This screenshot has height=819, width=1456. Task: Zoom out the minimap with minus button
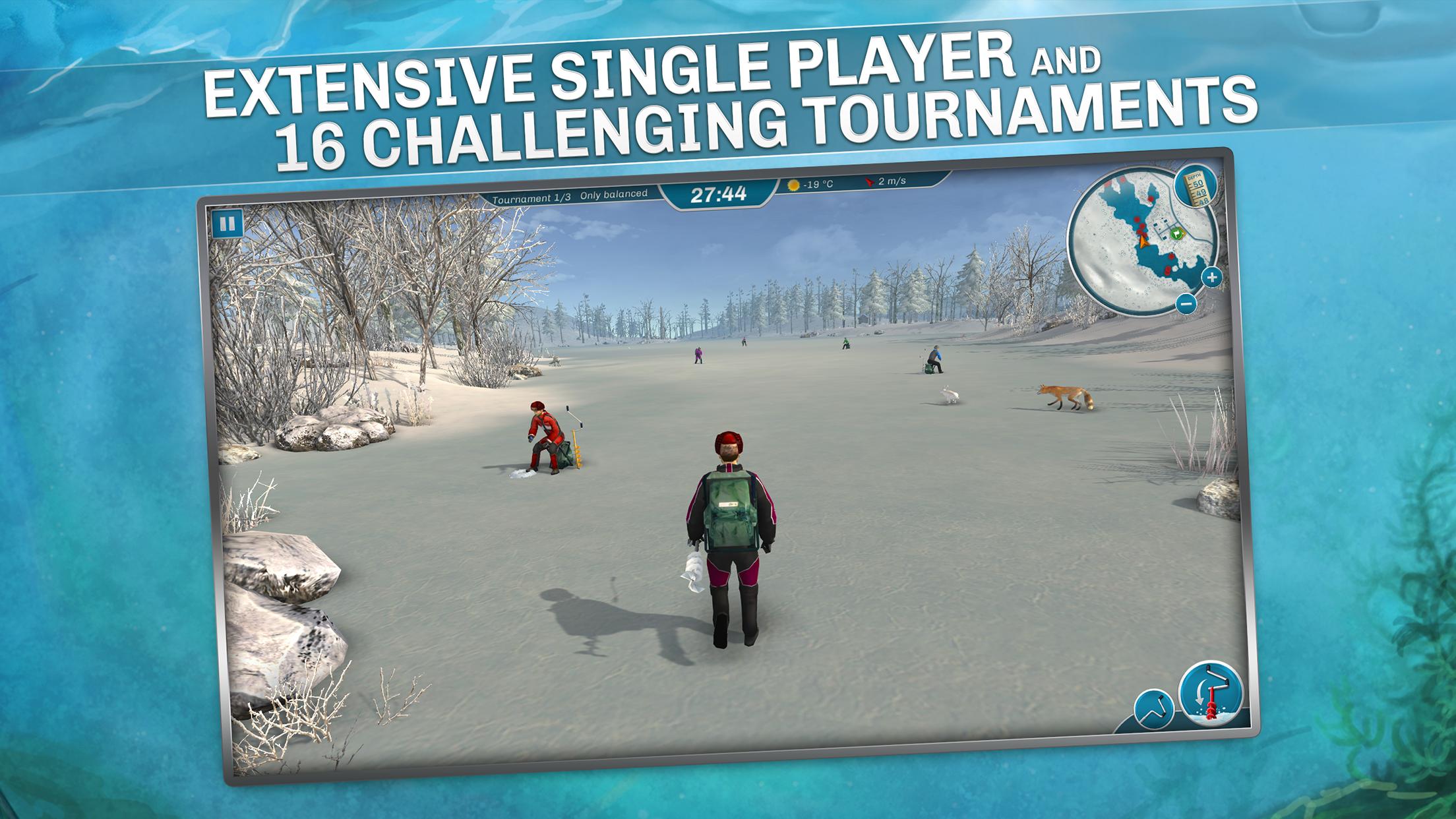(1186, 303)
